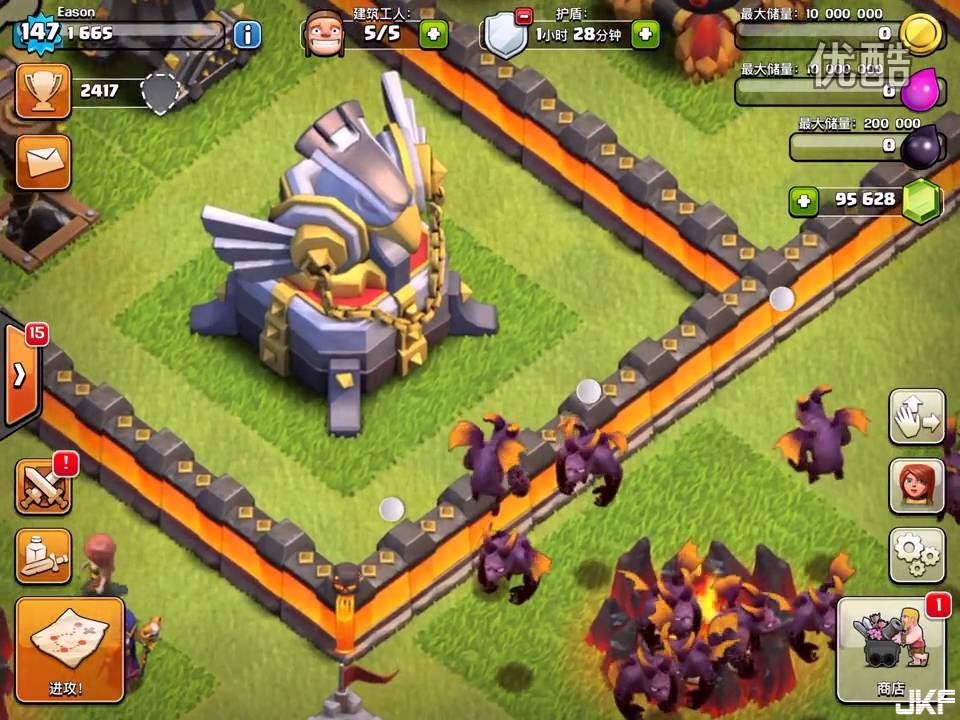Open the gear Settings menu

coord(916,555)
